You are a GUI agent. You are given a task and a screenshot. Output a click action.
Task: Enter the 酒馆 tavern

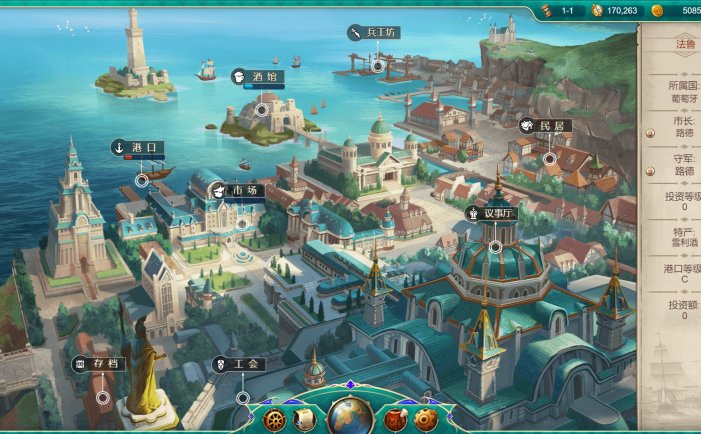click(257, 76)
